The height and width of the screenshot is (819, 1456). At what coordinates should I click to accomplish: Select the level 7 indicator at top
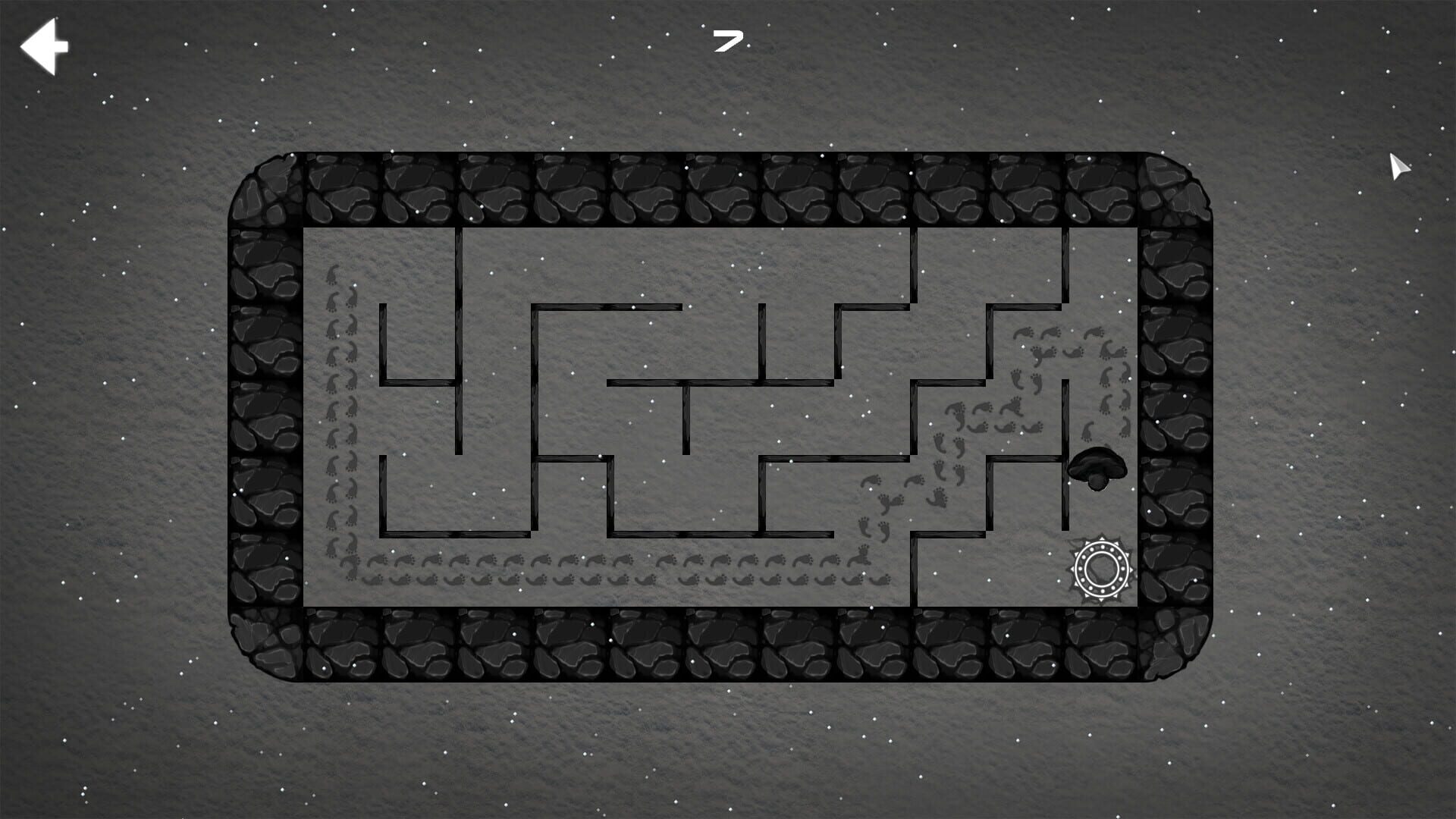pyautogui.click(x=726, y=42)
